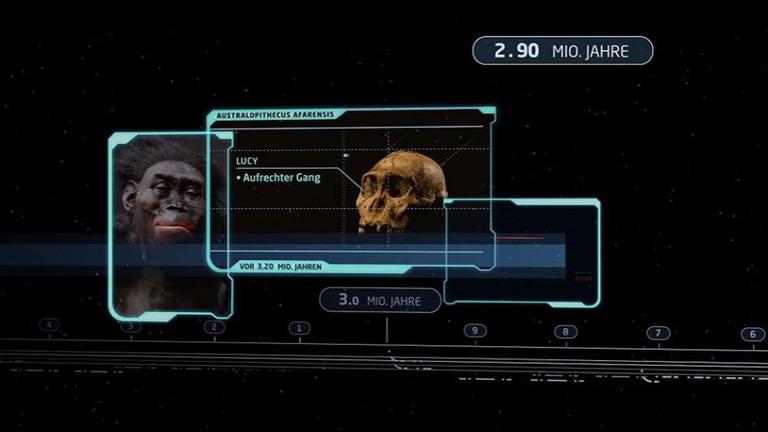Image resolution: width=768 pixels, height=432 pixels.
Task: Select timeline marker number 9
Action: [x=475, y=330]
